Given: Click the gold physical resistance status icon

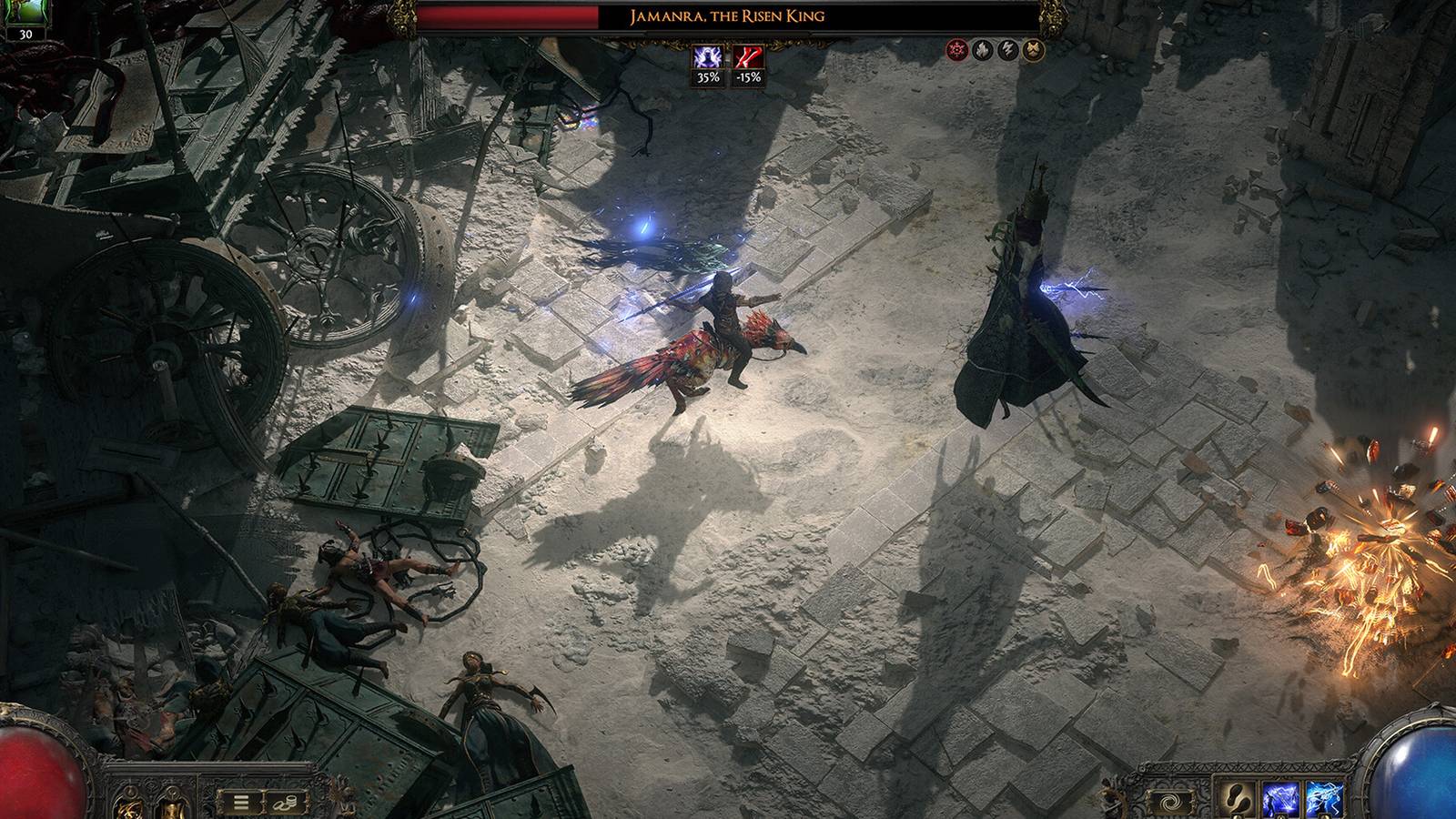Looking at the screenshot, I should (x=1033, y=49).
